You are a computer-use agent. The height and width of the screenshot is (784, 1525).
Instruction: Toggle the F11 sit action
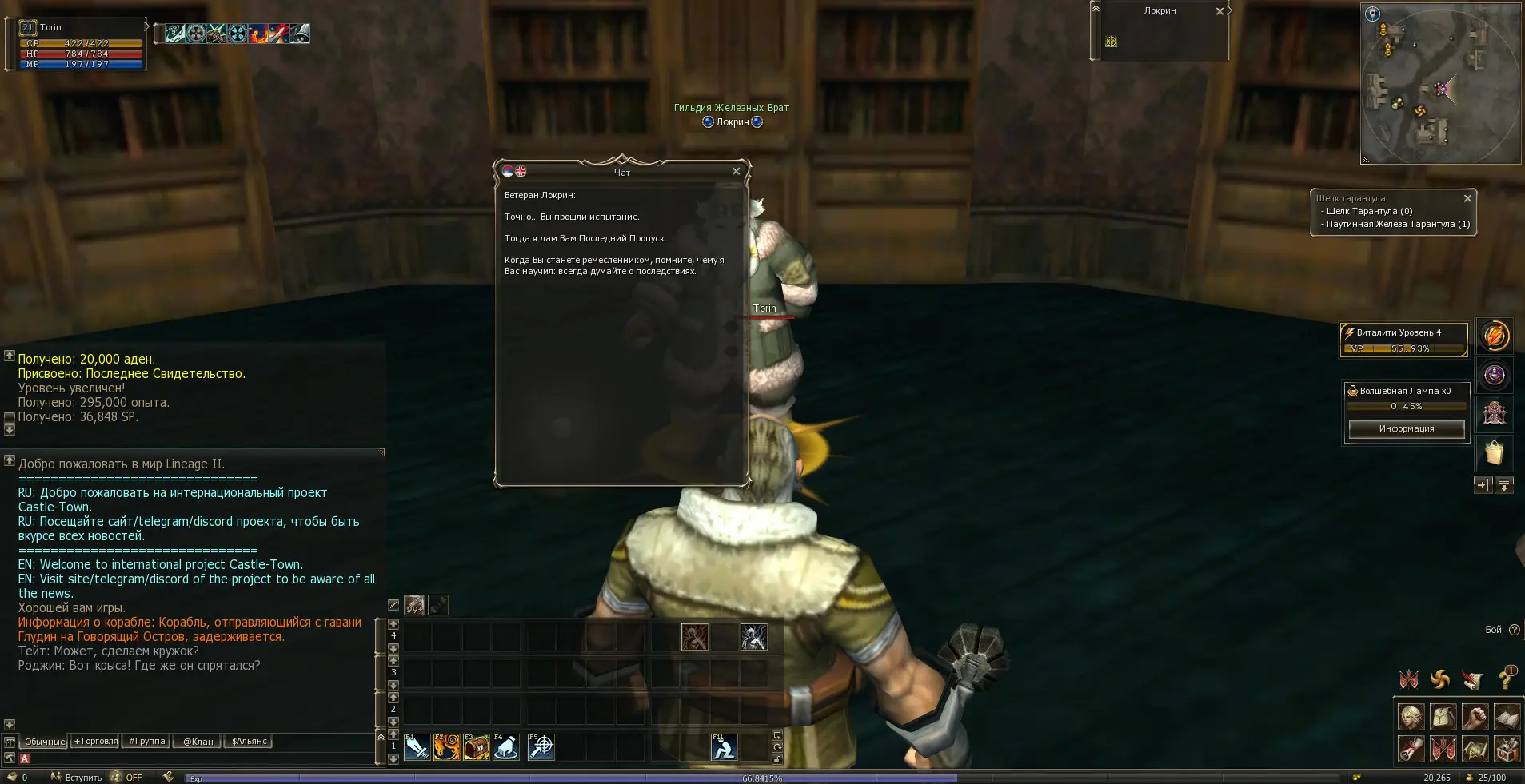coord(725,747)
